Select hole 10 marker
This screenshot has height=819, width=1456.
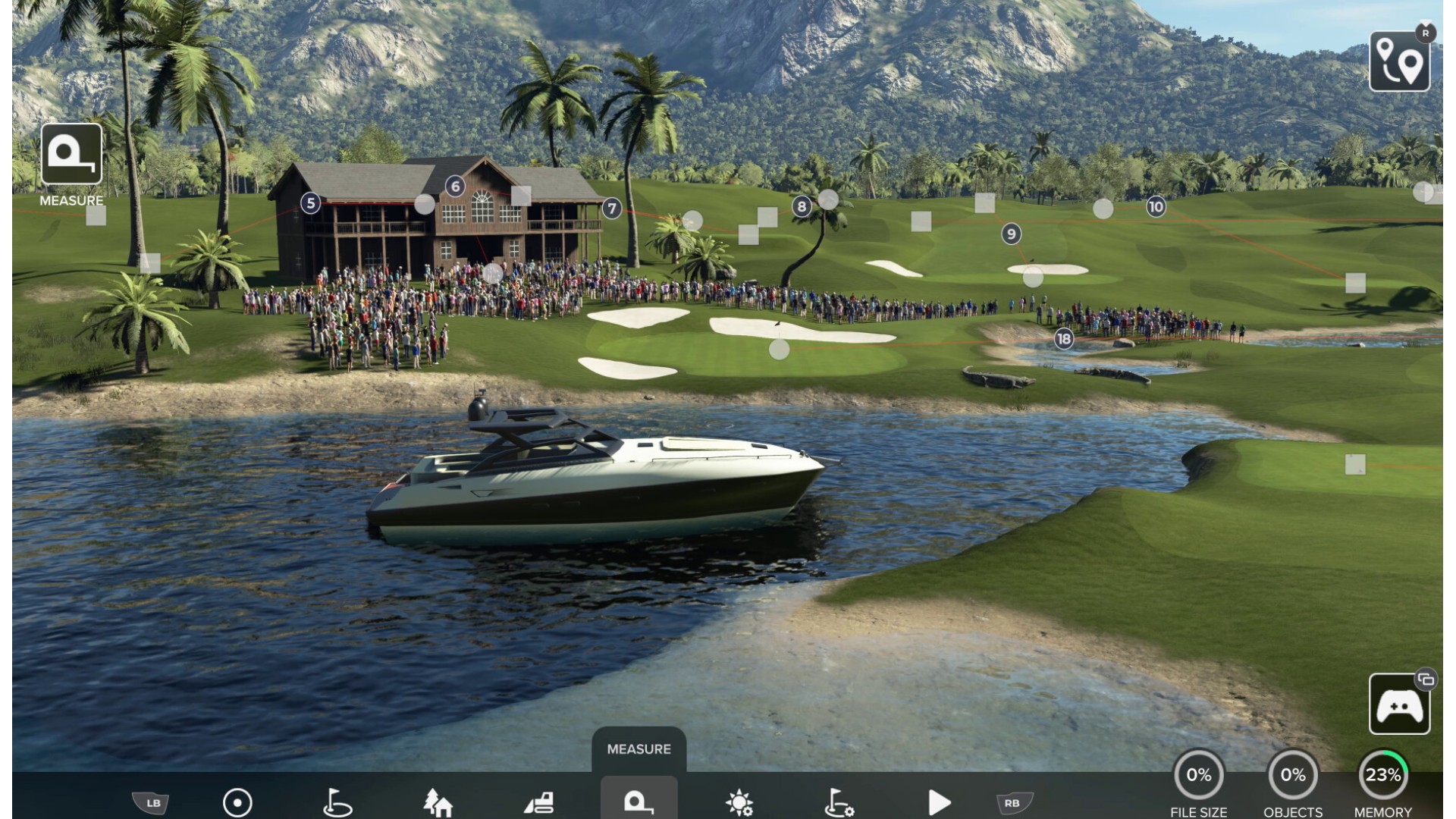[1156, 206]
